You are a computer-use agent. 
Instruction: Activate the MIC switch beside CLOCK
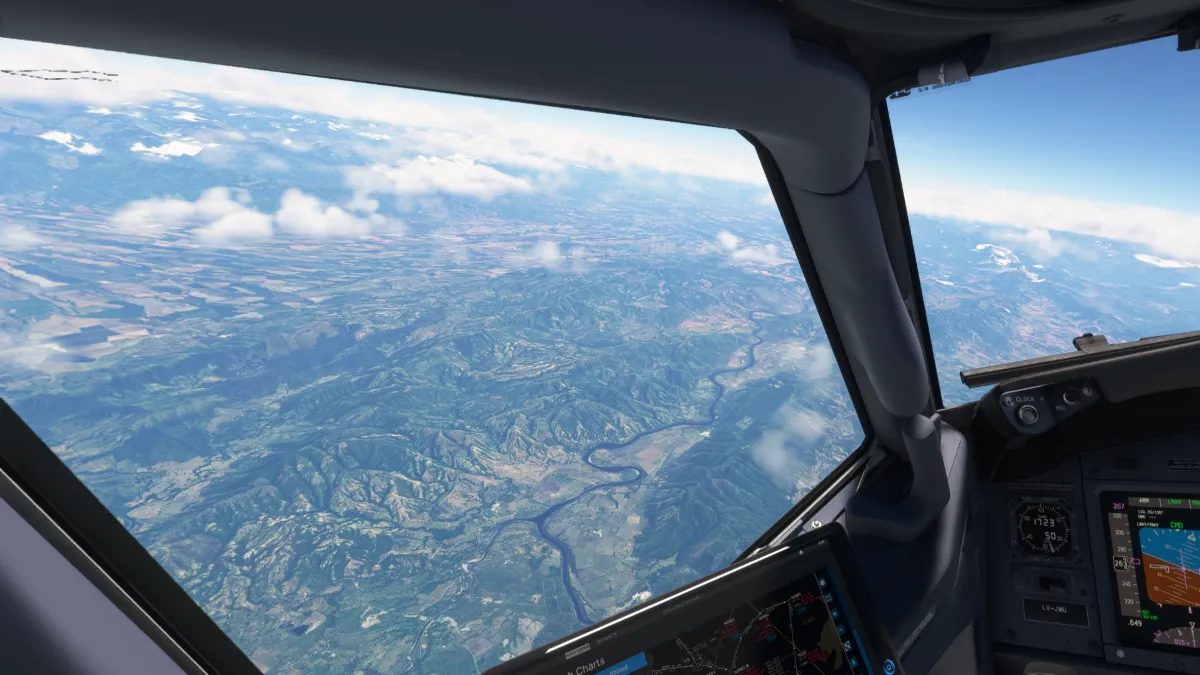(x=1071, y=397)
